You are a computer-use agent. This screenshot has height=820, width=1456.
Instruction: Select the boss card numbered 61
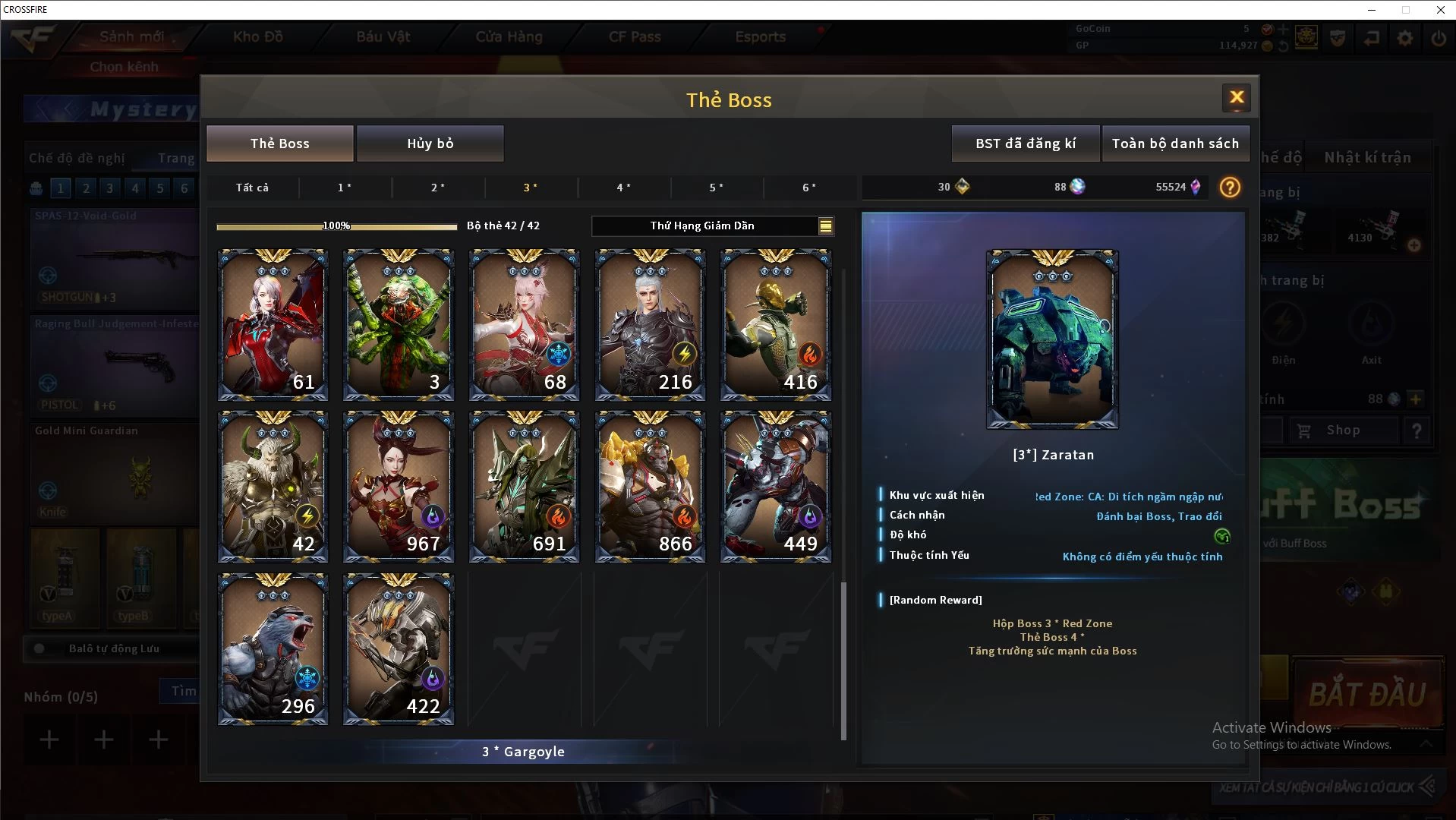coord(273,325)
